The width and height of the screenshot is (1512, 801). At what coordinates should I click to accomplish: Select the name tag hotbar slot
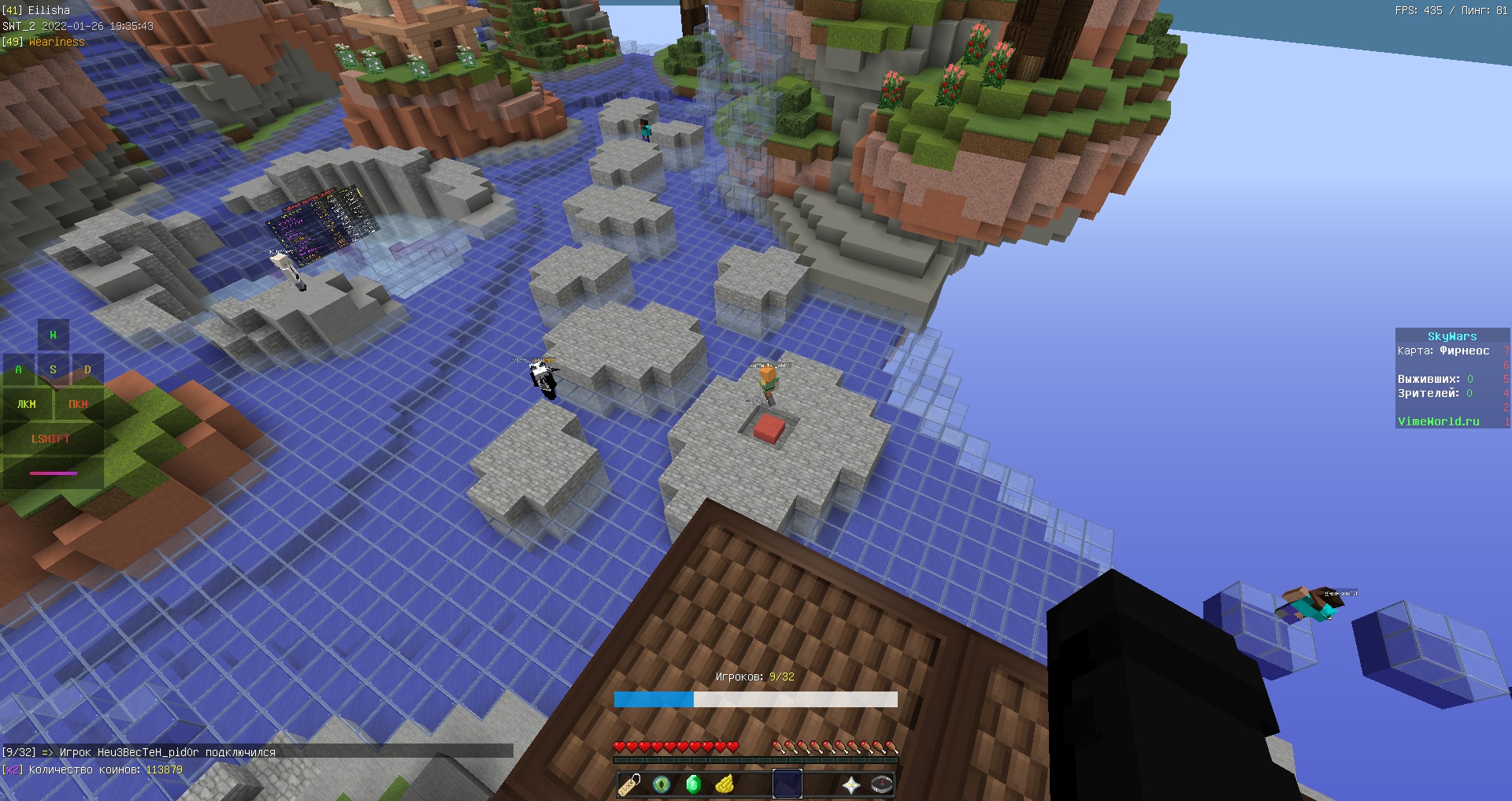coord(630,784)
